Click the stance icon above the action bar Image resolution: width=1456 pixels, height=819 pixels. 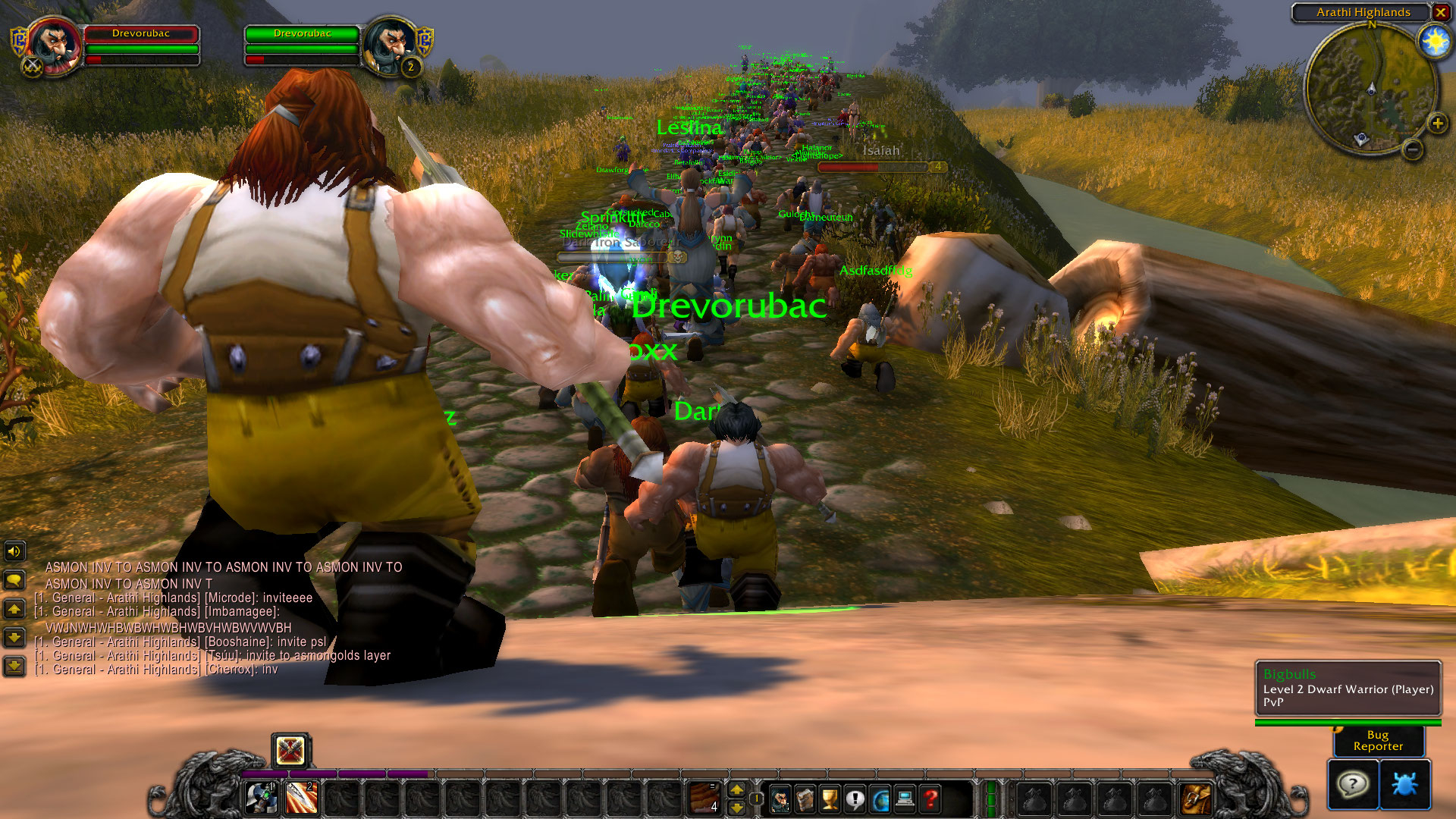click(290, 751)
